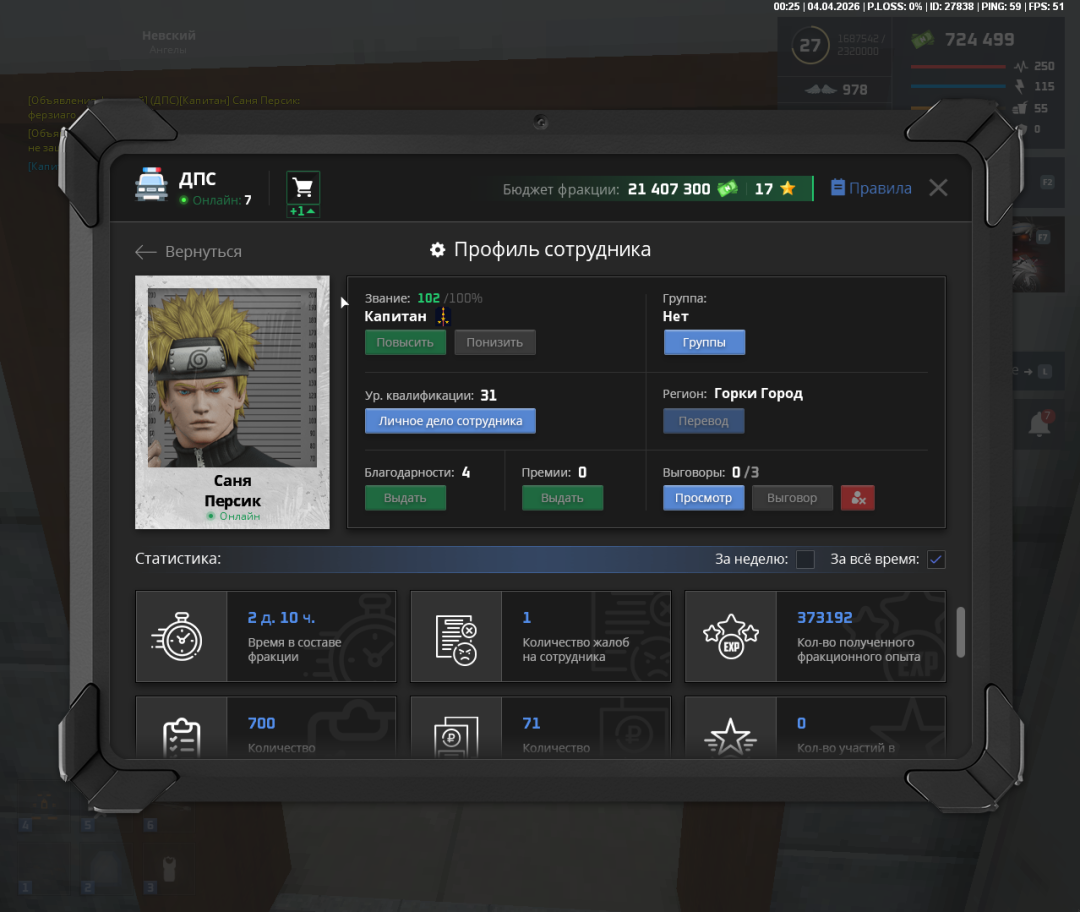
Task: Click the Перевод region transfer button
Action: pyautogui.click(x=704, y=421)
